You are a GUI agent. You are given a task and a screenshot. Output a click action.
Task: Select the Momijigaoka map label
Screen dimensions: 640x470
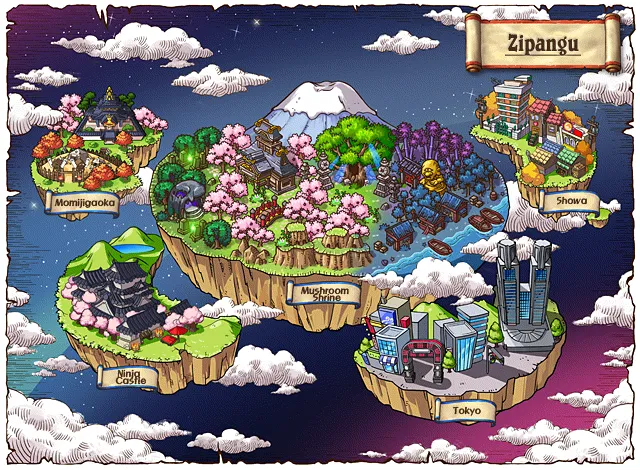[x=86, y=203]
